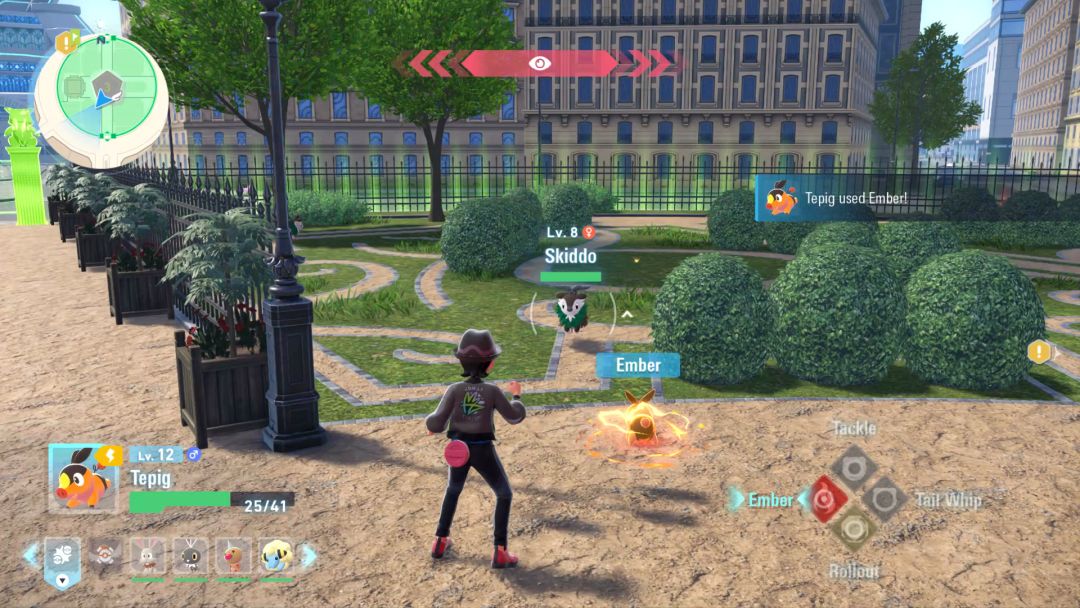
Task: Switch to Scatterbug in the party bar
Action: (x=190, y=556)
